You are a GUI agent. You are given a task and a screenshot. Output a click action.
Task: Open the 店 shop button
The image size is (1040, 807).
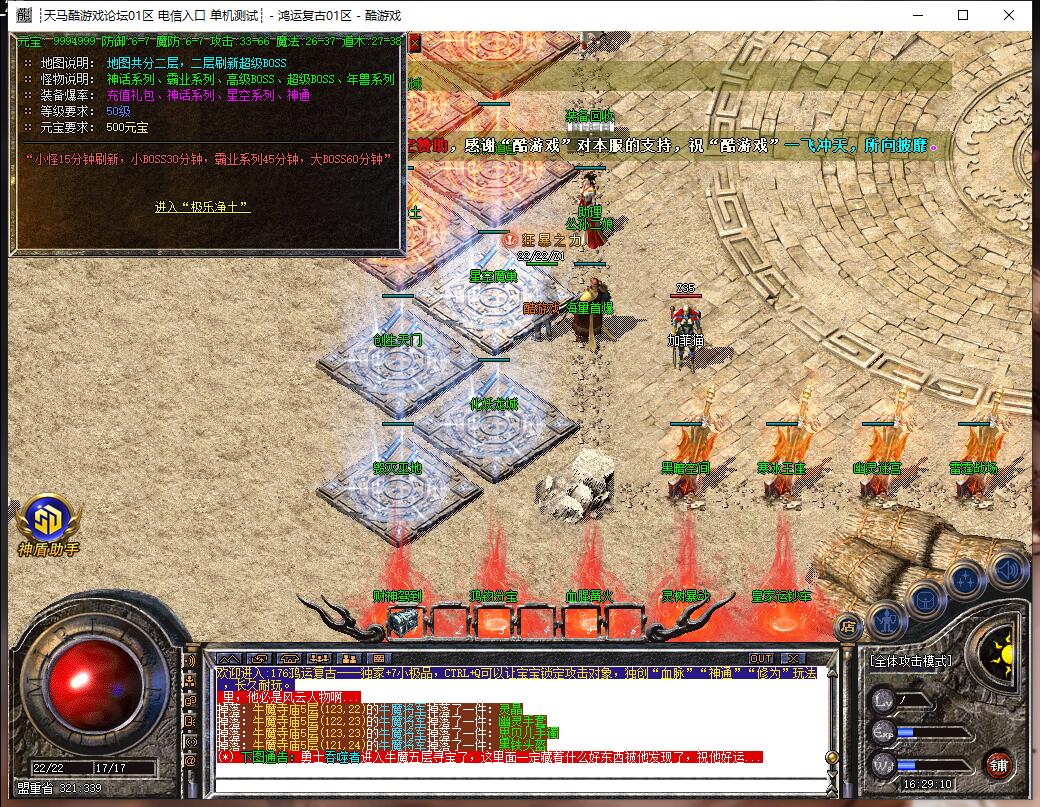(x=848, y=627)
